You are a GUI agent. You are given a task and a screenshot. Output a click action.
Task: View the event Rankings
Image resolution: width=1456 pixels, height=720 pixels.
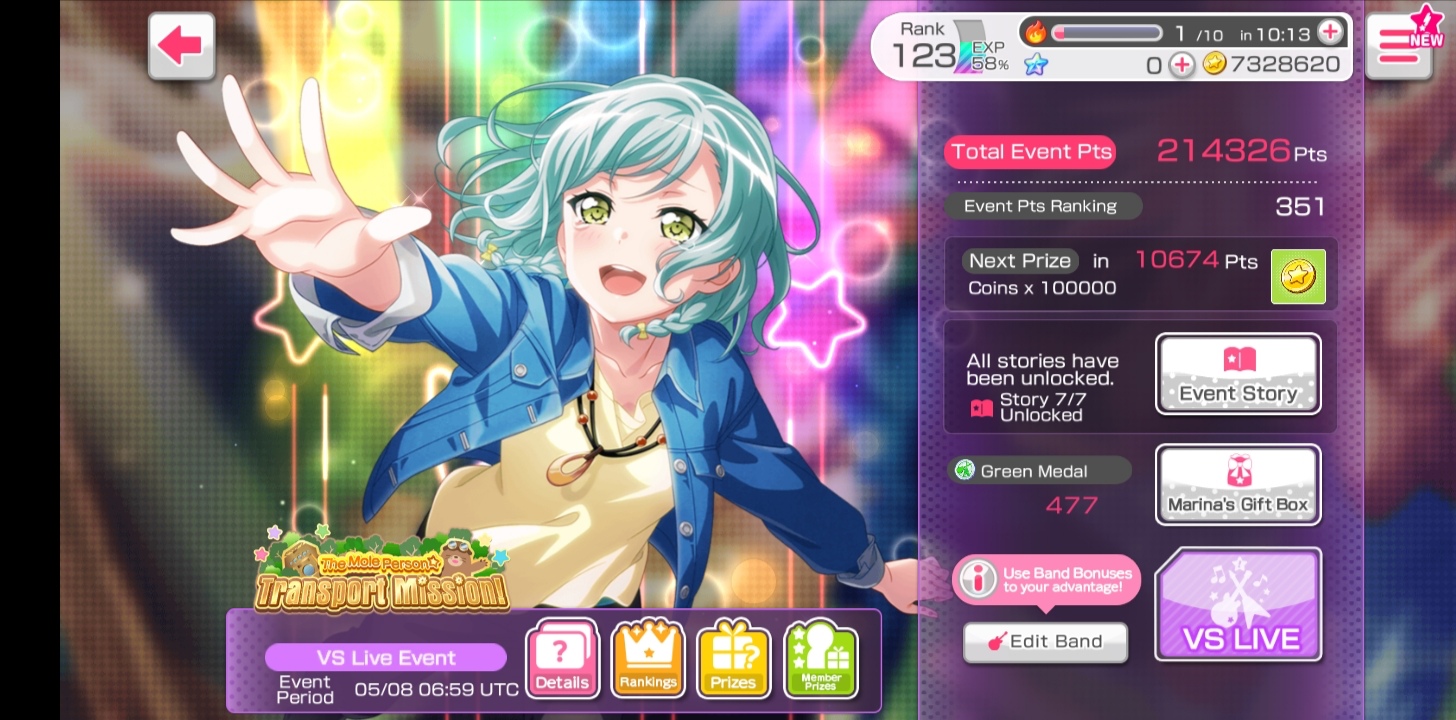(648, 658)
